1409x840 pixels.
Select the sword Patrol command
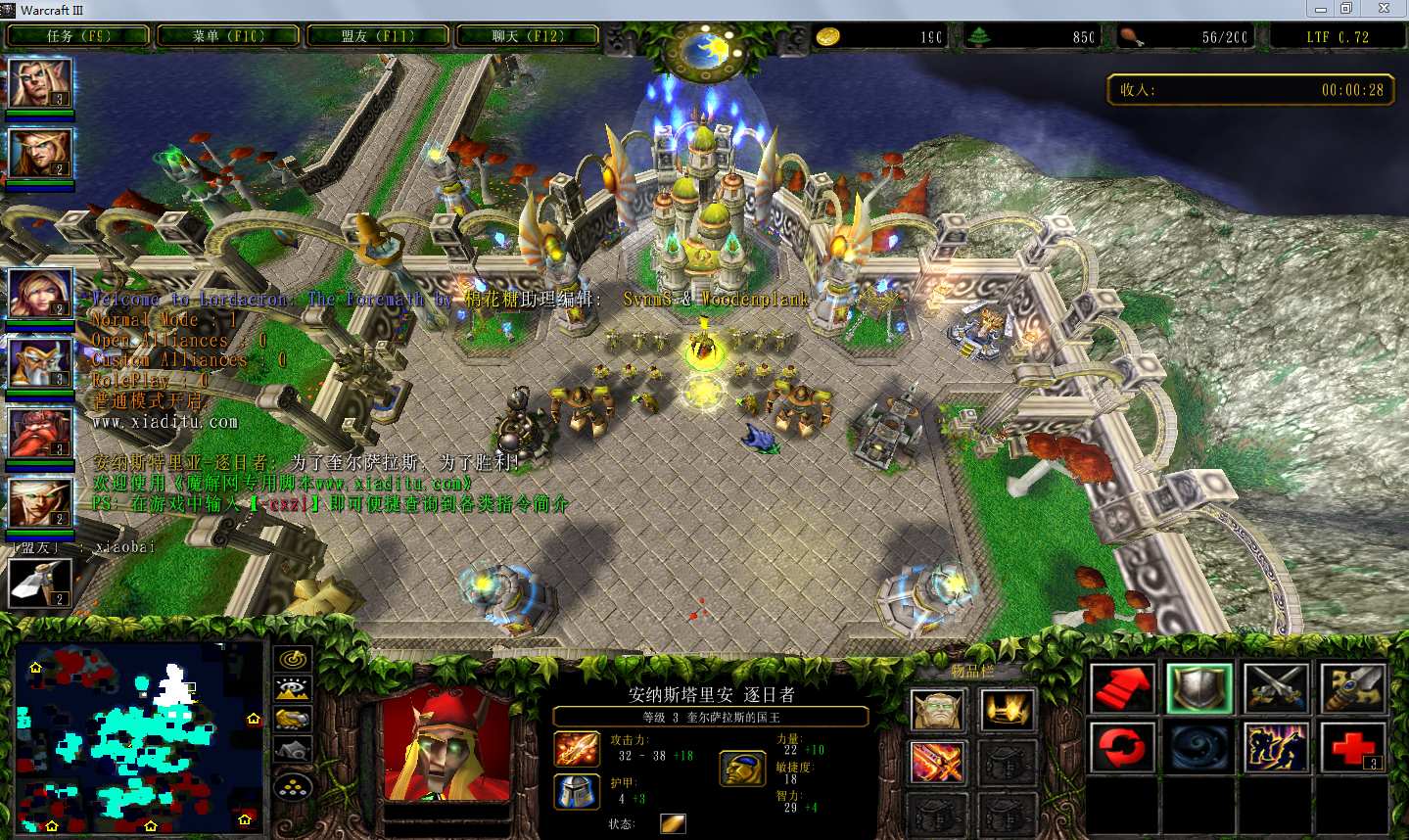pyautogui.click(x=1353, y=688)
